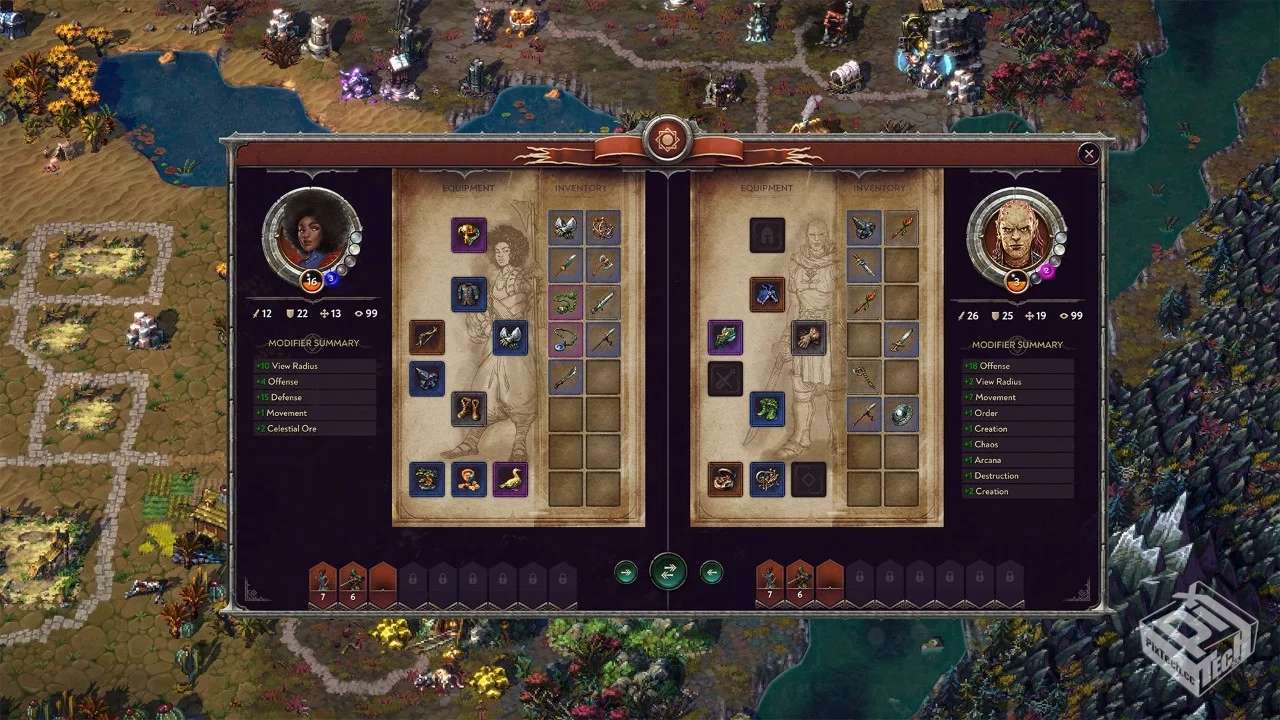This screenshot has width=1280, height=720.
Task: Pick the axe in the left inventory
Action: (x=603, y=265)
